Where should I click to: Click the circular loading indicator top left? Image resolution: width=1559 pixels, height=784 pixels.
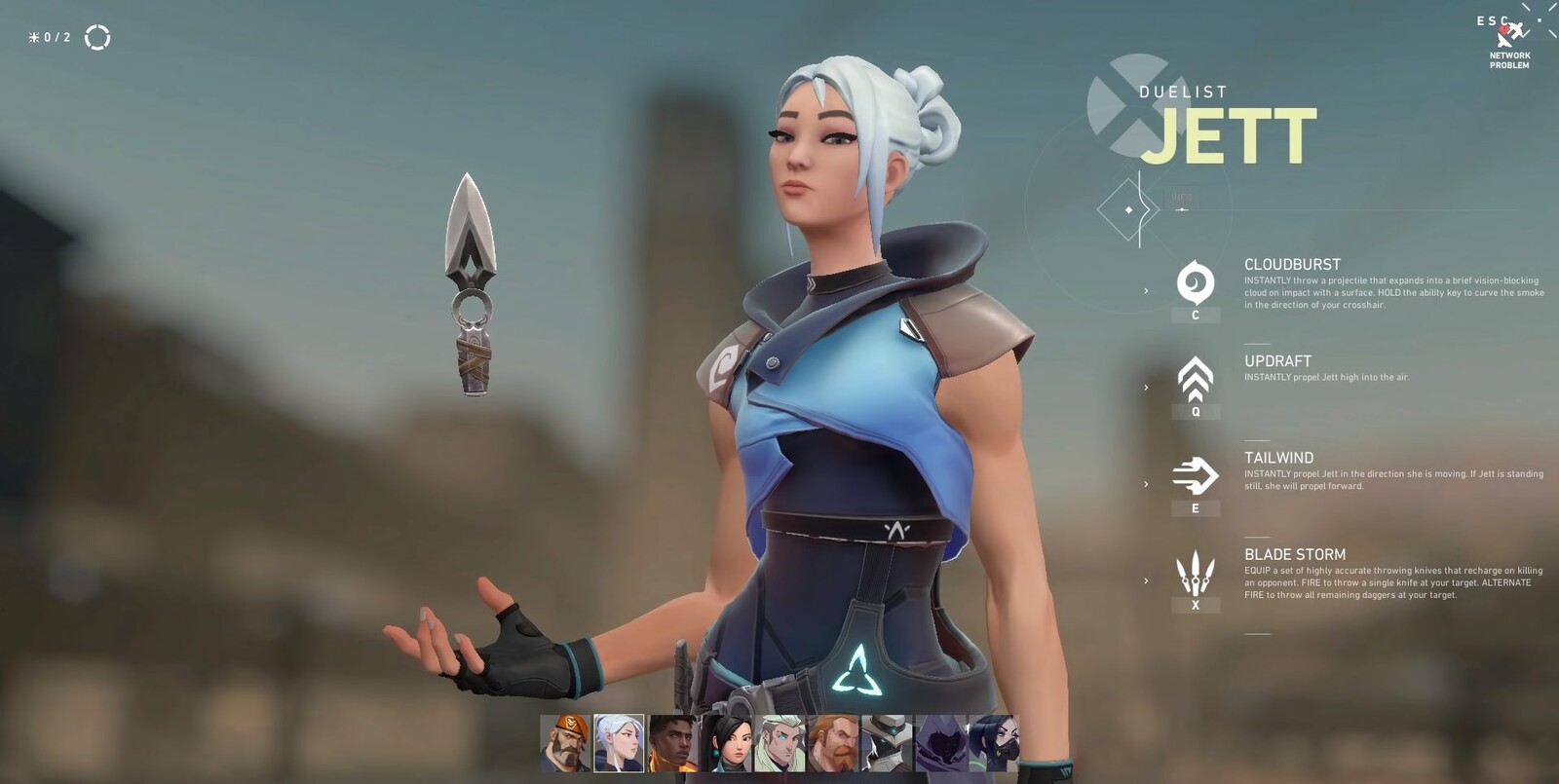coord(97,35)
